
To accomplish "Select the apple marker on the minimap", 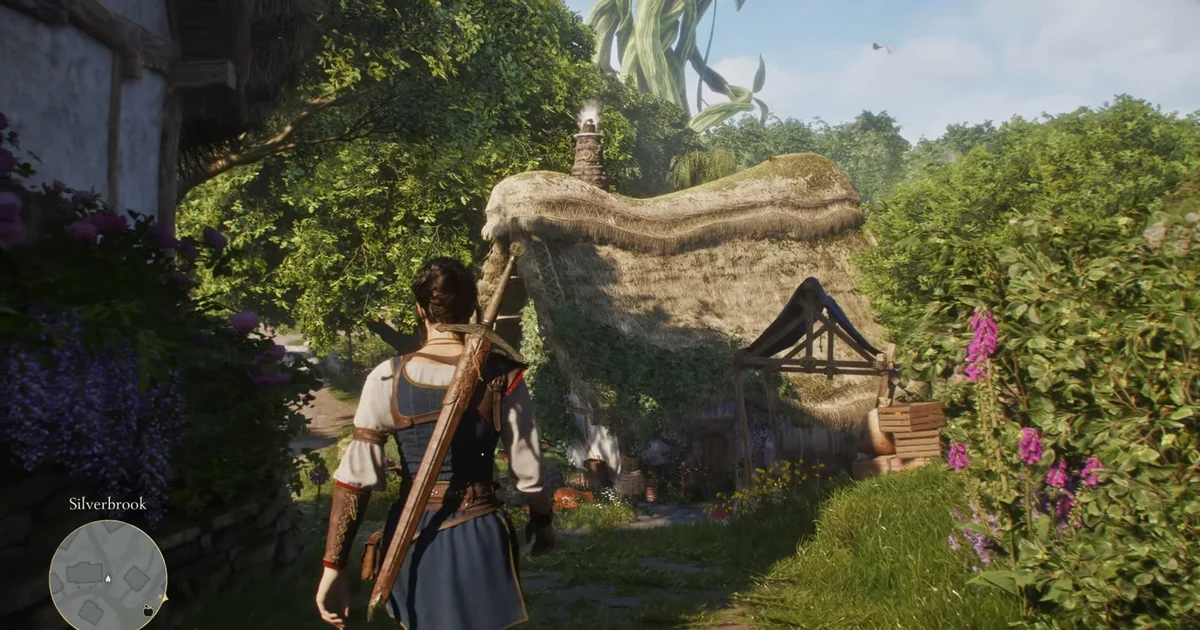I will pos(147,609).
